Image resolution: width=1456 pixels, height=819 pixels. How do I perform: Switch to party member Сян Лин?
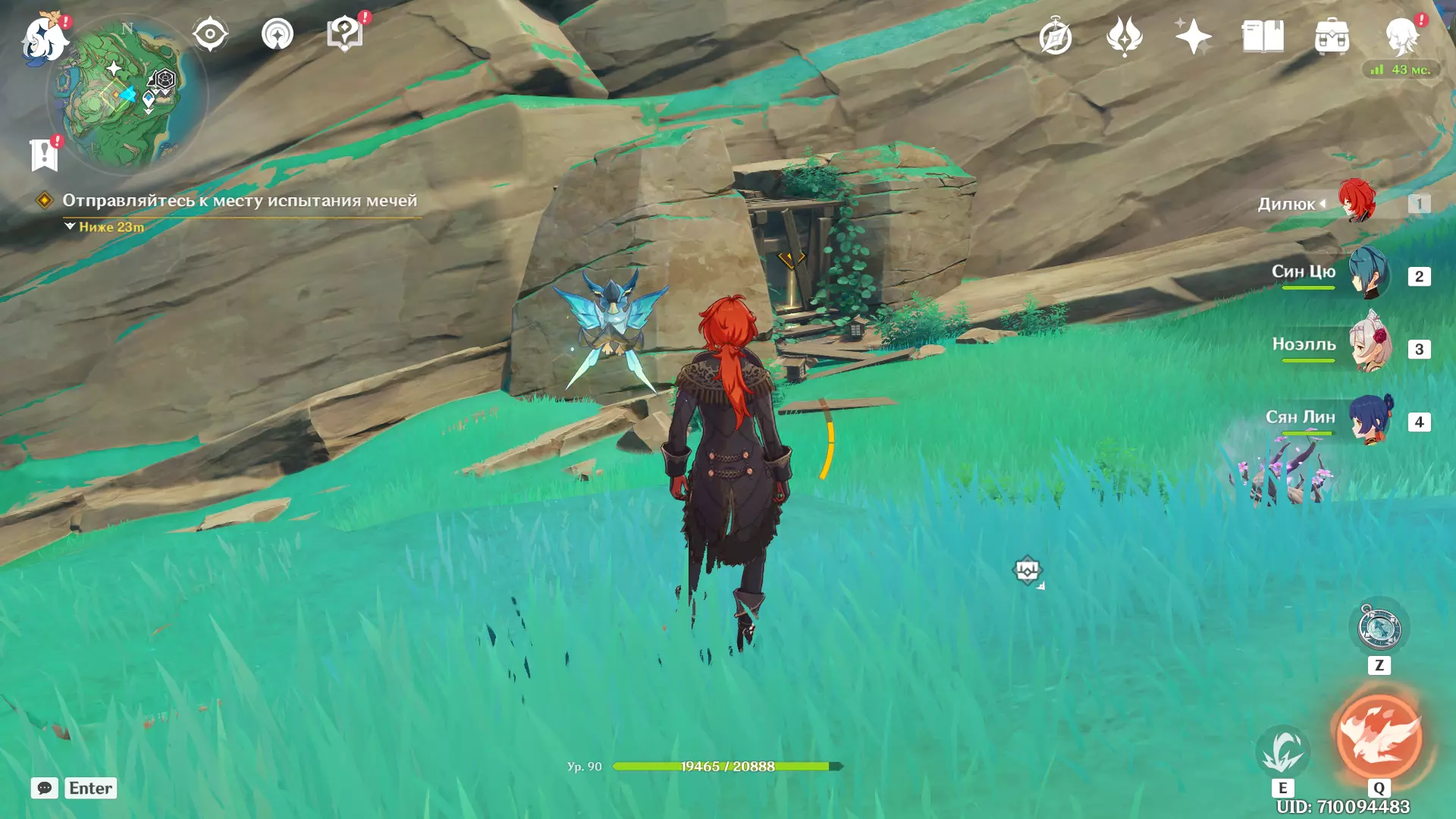[1369, 419]
